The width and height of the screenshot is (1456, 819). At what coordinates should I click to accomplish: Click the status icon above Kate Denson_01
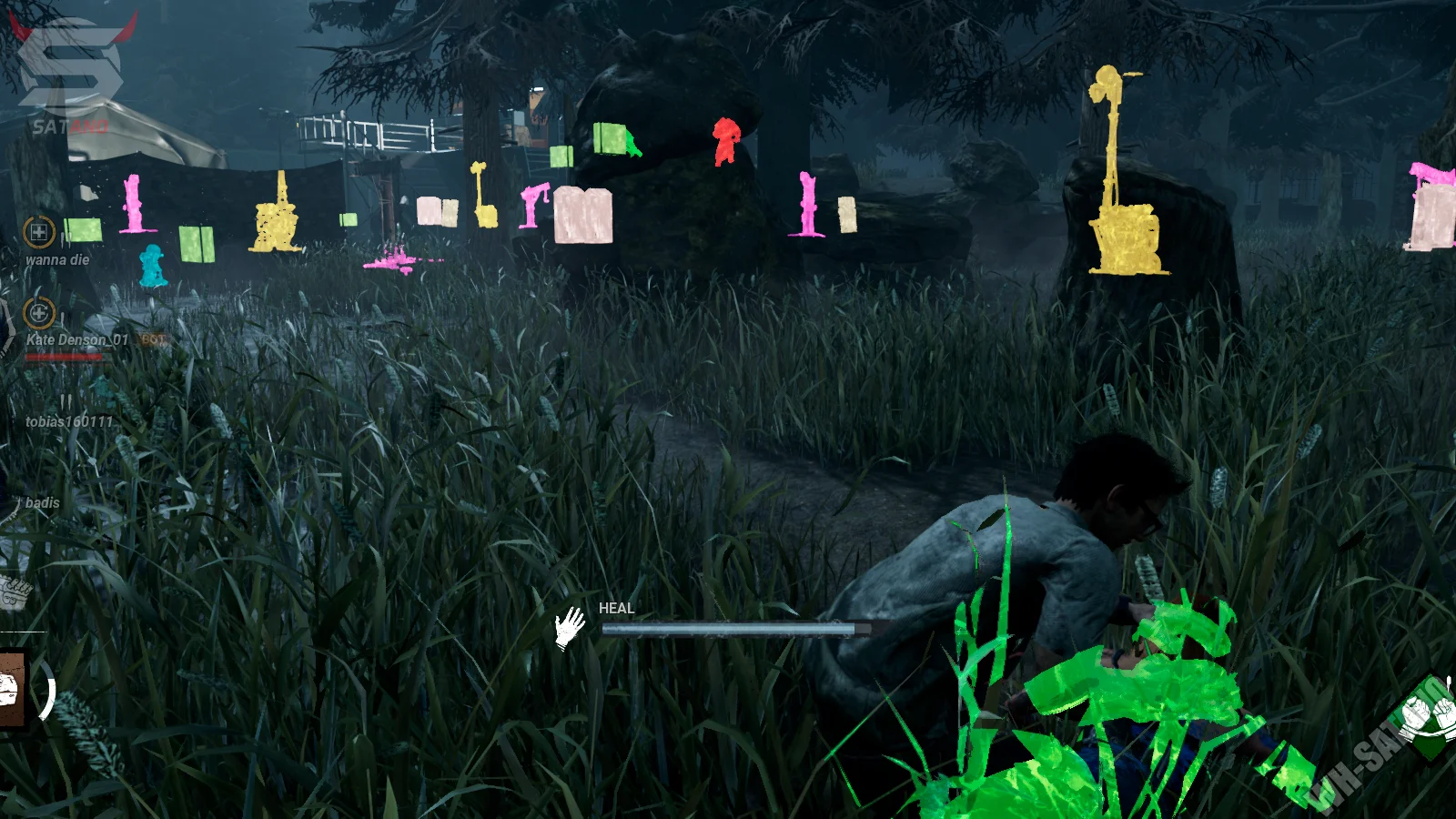38,313
